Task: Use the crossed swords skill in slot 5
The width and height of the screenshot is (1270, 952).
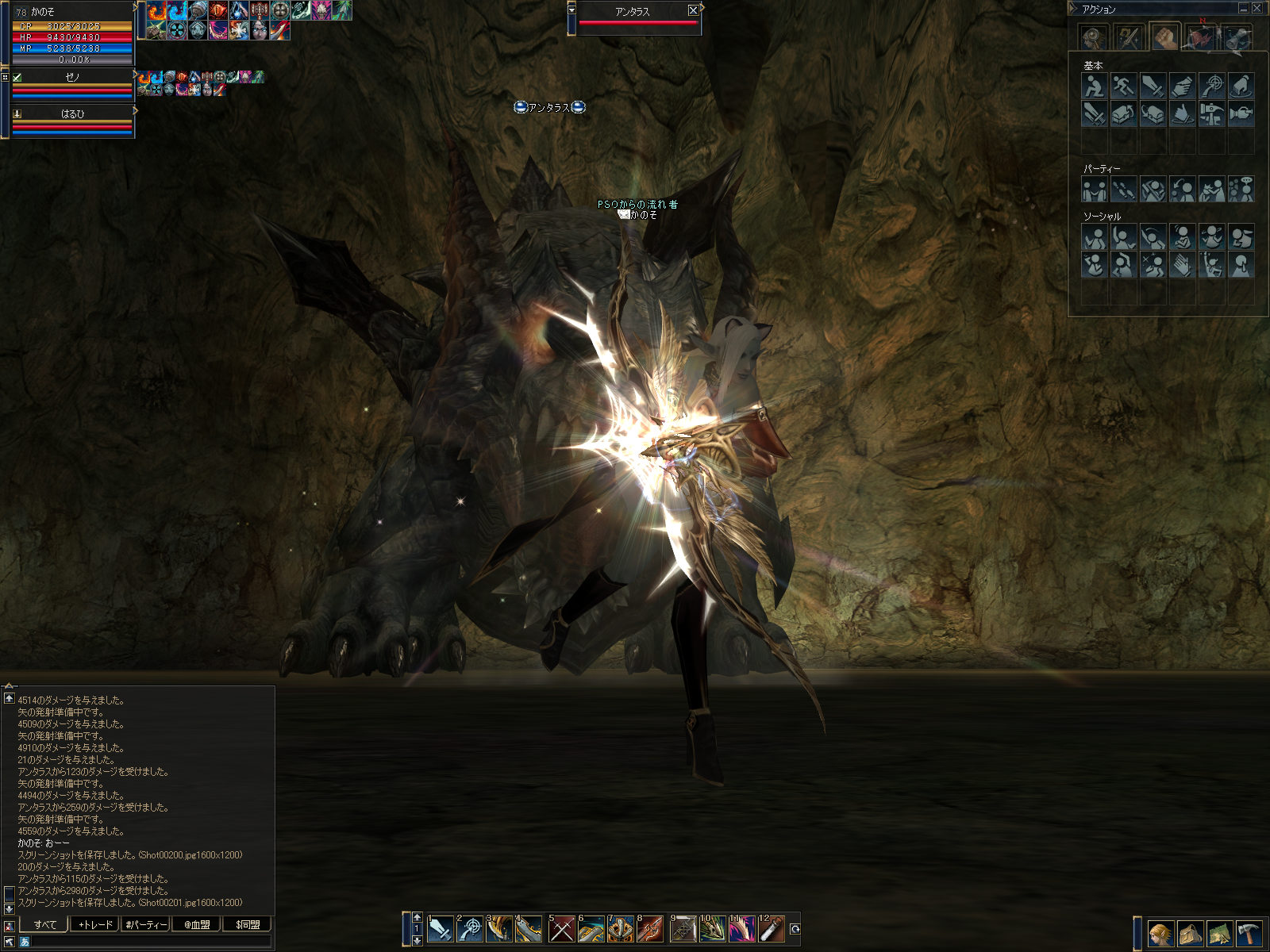Action: tap(561, 929)
